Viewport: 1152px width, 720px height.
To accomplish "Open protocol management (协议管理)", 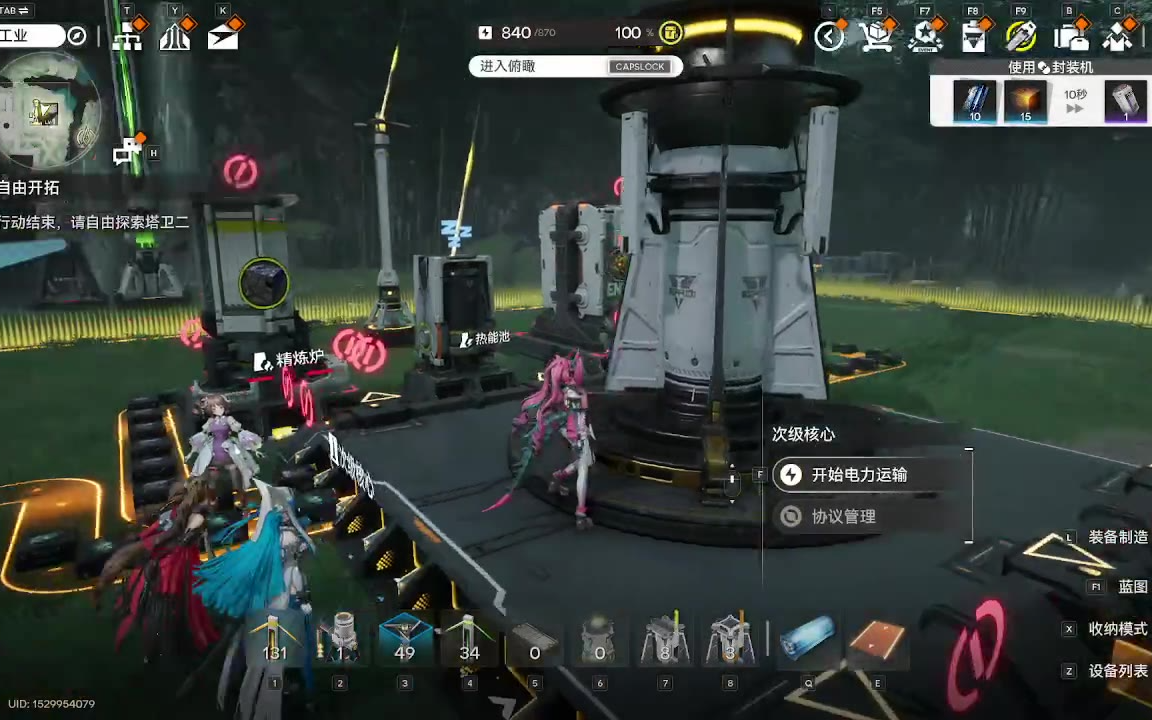I will [x=842, y=516].
